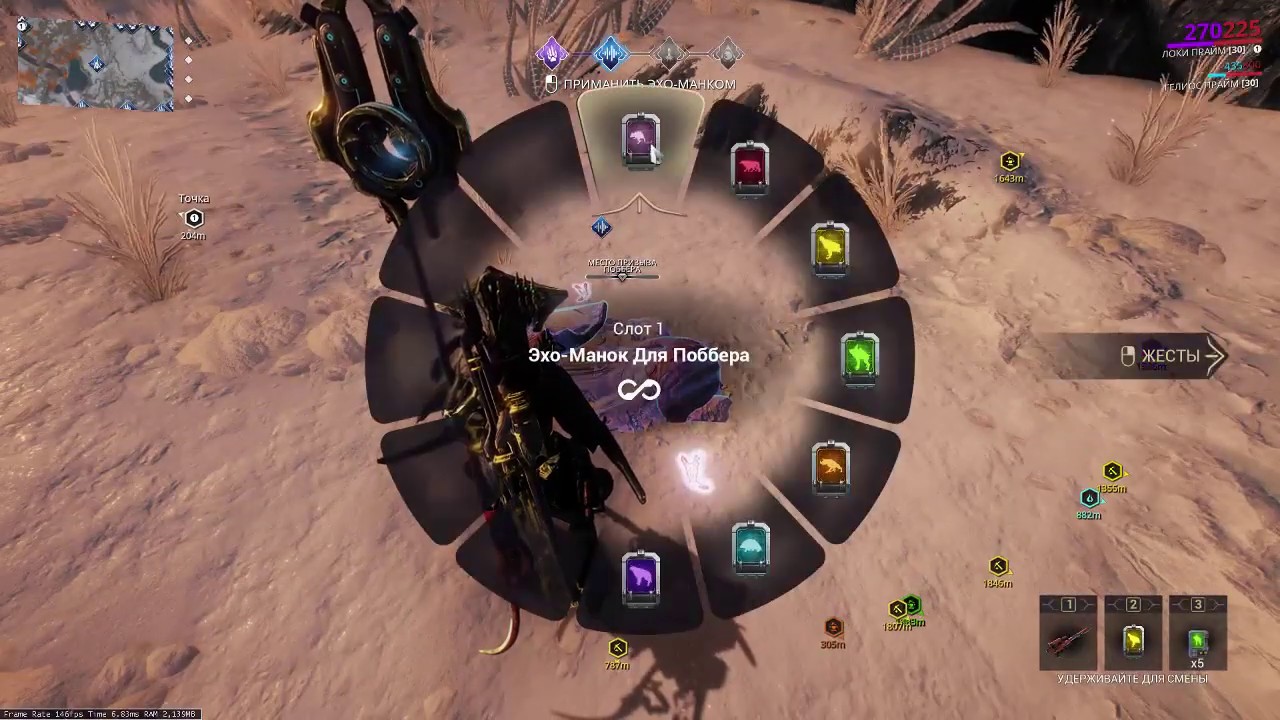The width and height of the screenshot is (1280, 720).
Task: Select the teal echo-lure wheel slot
Action: point(750,547)
